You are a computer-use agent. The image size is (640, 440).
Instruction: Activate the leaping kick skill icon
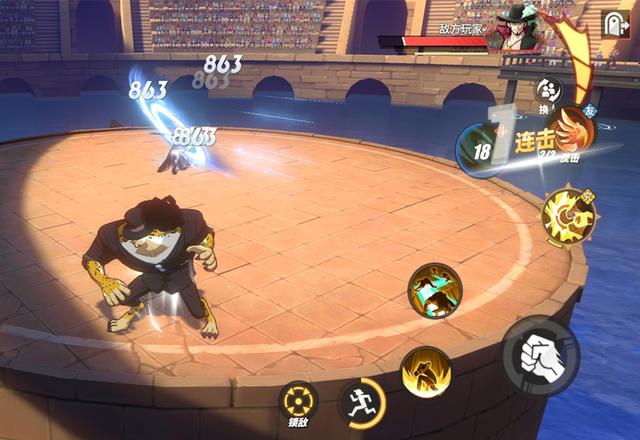[434, 291]
